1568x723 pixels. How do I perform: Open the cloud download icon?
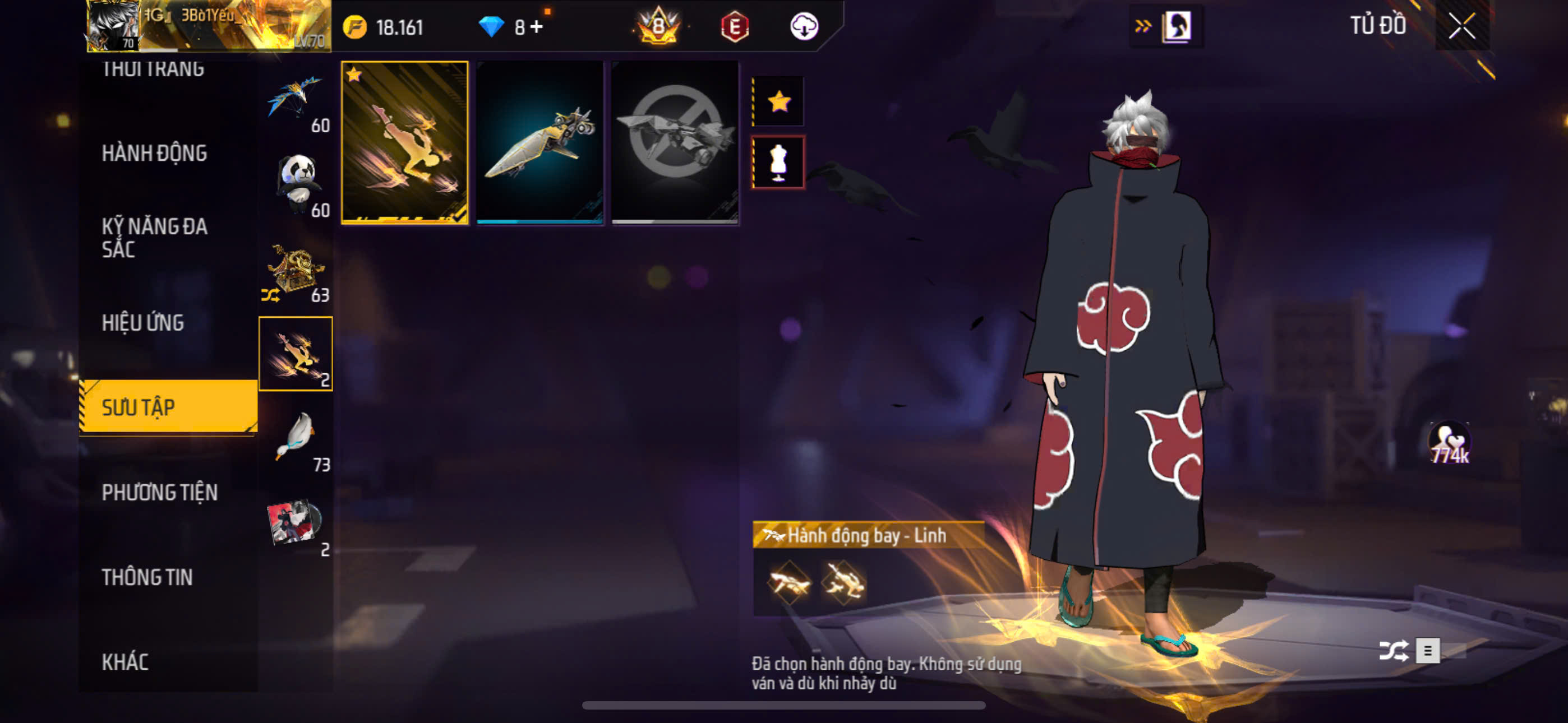click(x=804, y=27)
